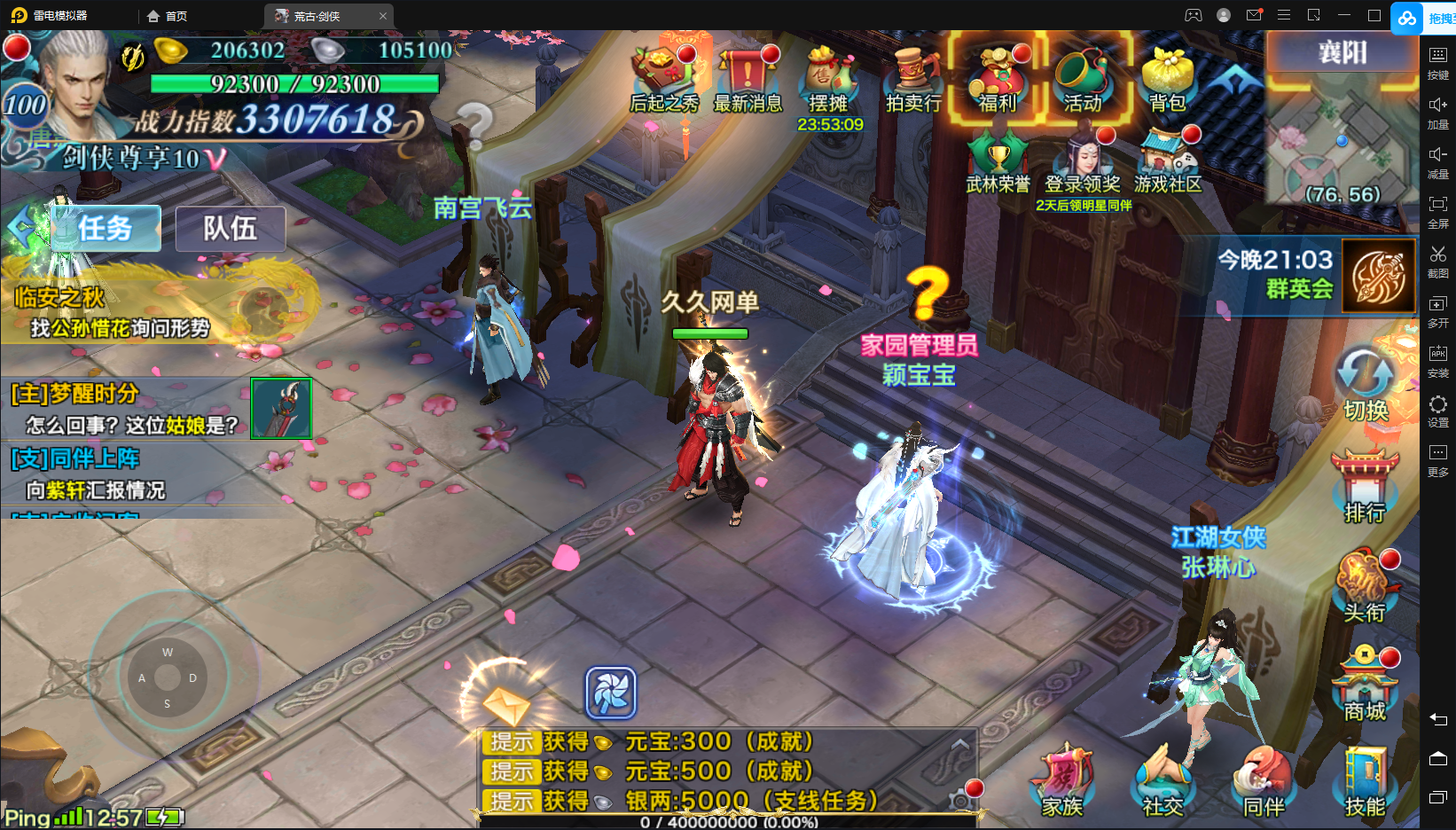View 最新消息 latest news
Screen dimensions: 1456x830
coord(748,78)
